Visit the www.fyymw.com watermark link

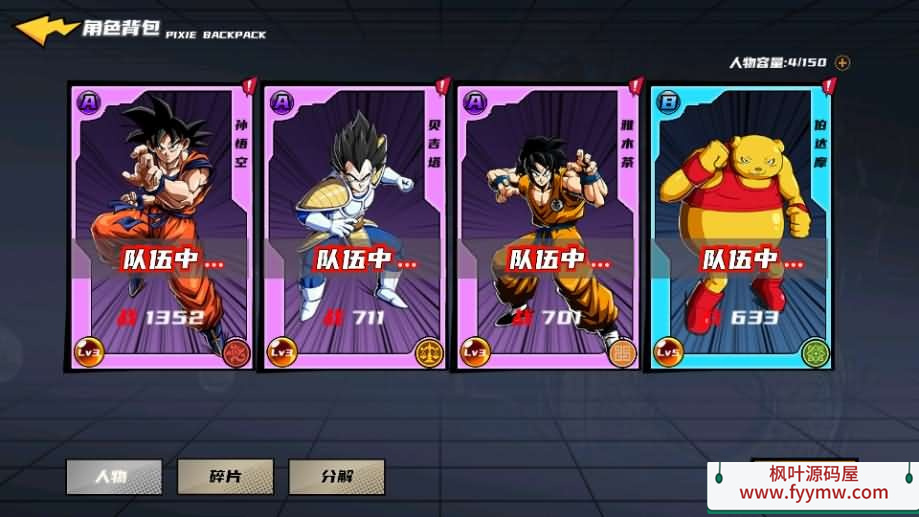812,492
